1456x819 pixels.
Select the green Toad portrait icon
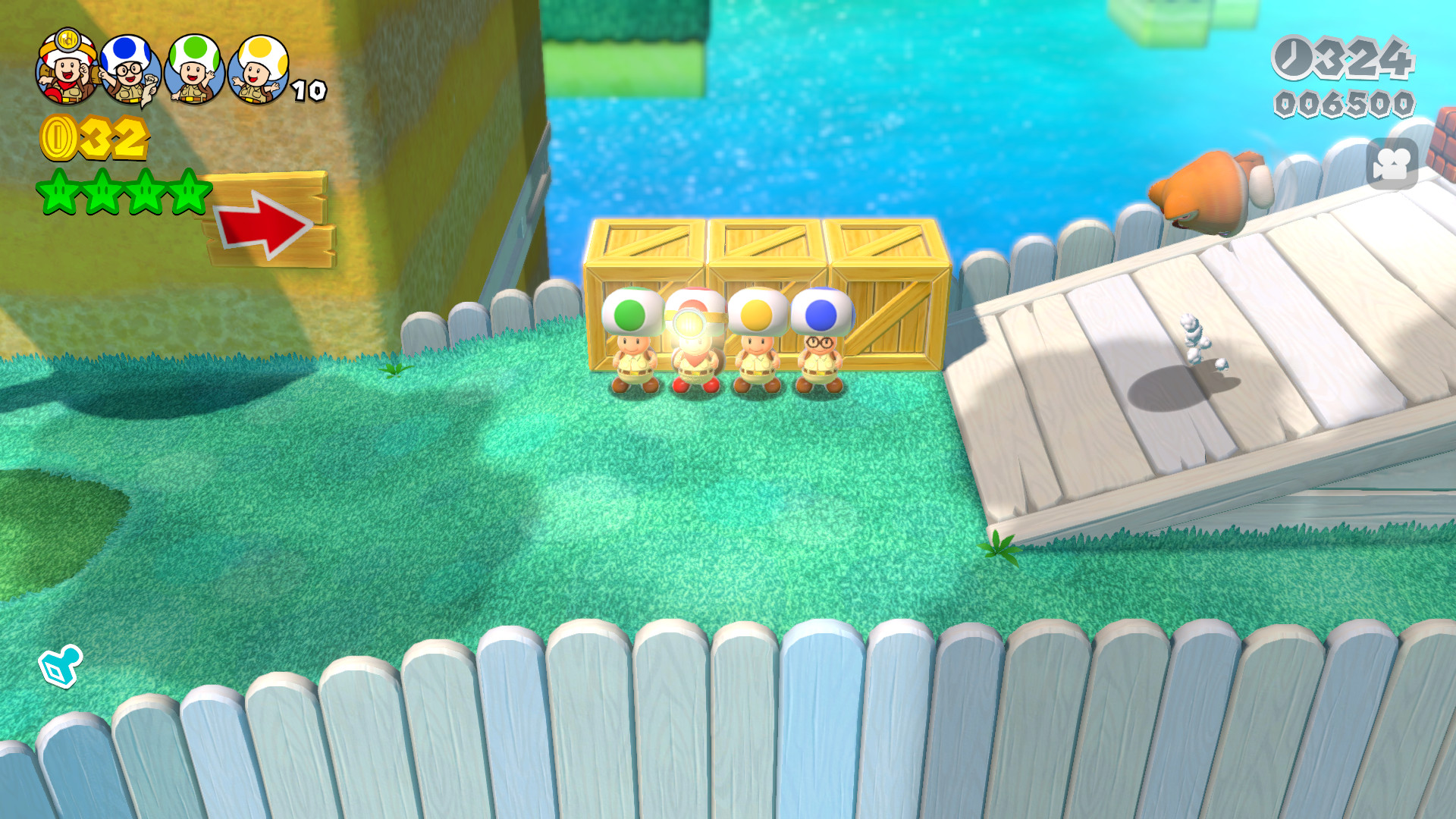tap(192, 64)
